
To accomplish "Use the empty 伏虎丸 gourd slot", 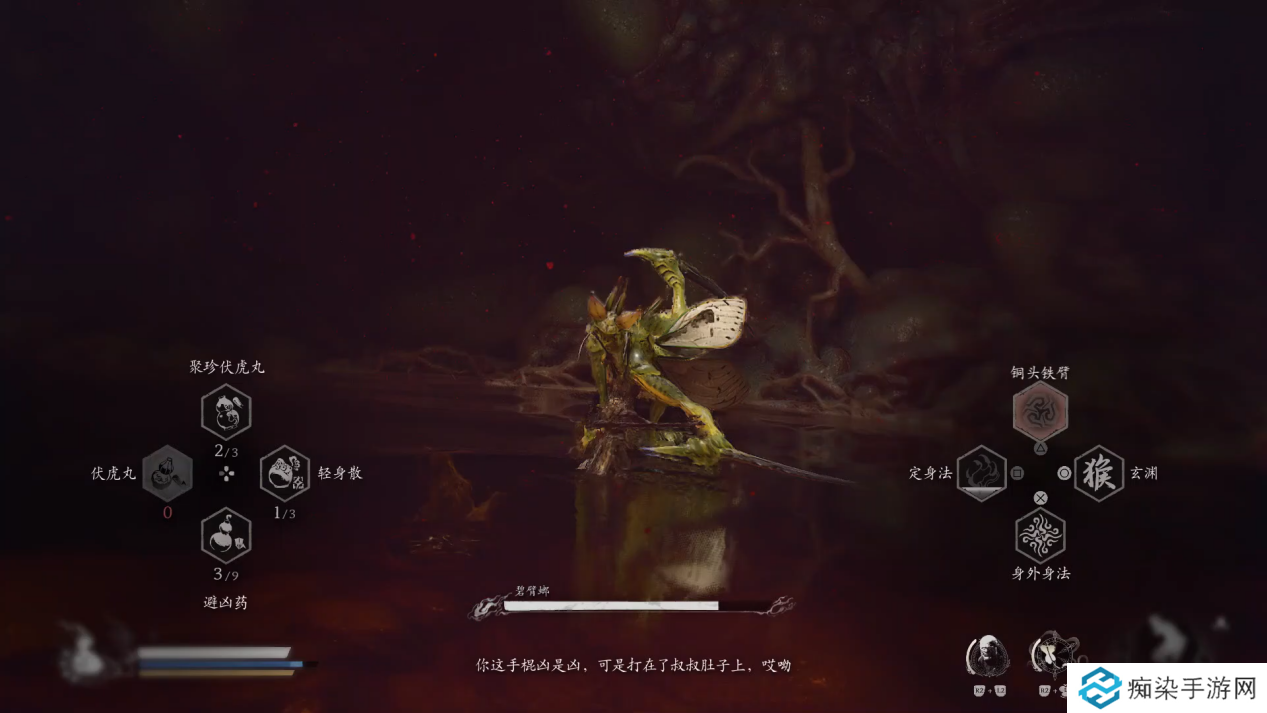I will click(167, 473).
